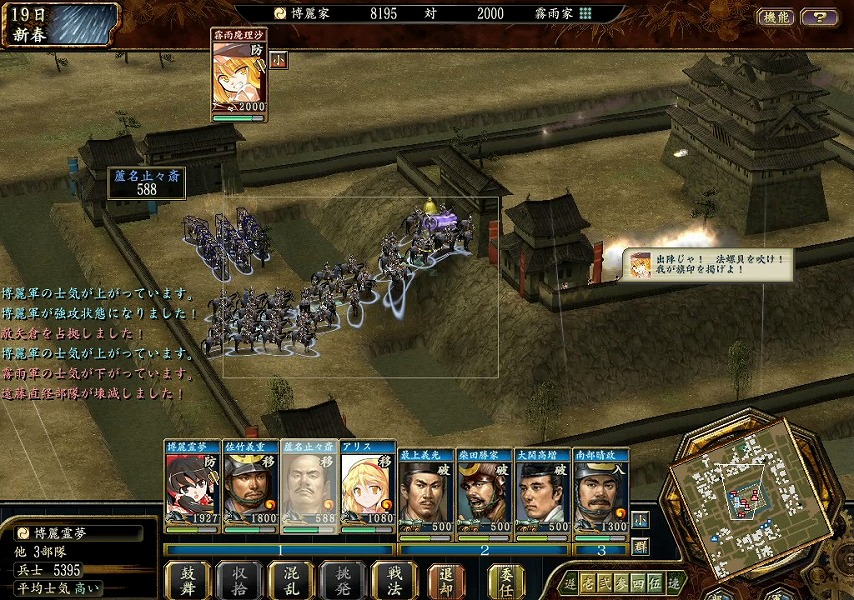
Task: Open the 機能 function menu
Action: point(776,17)
